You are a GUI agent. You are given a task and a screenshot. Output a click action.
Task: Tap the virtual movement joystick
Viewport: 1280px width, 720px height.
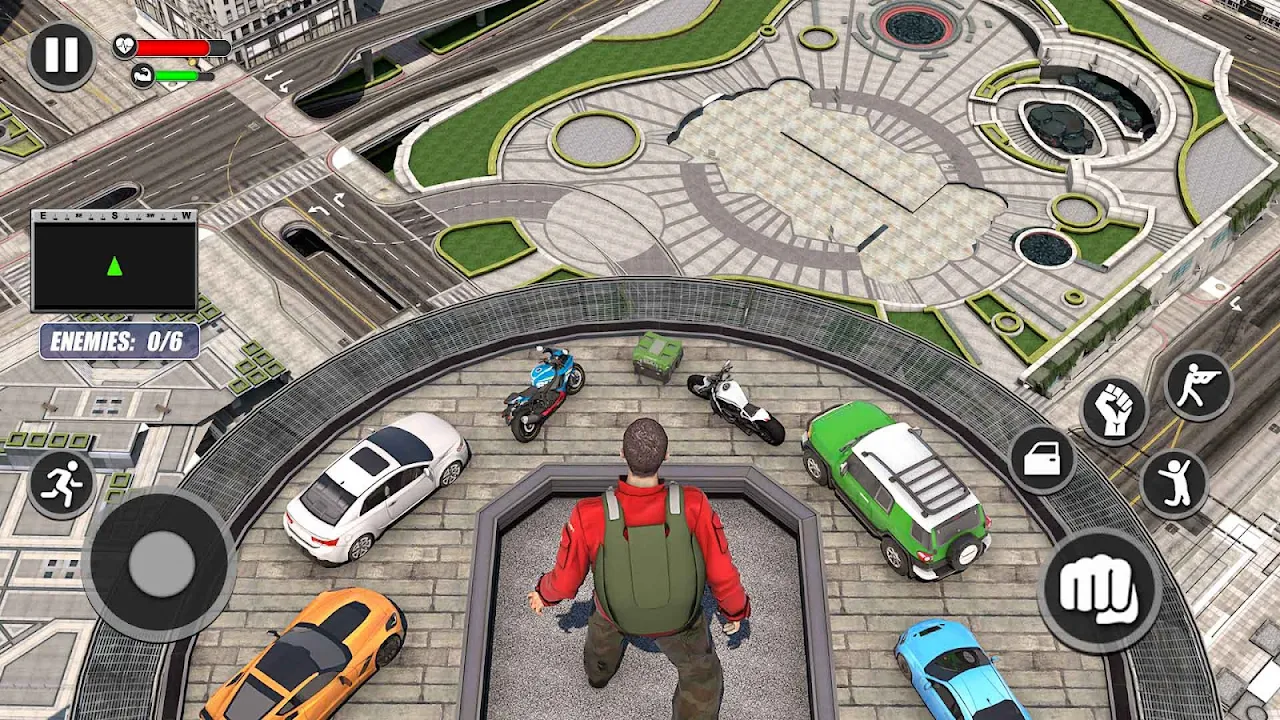click(160, 562)
